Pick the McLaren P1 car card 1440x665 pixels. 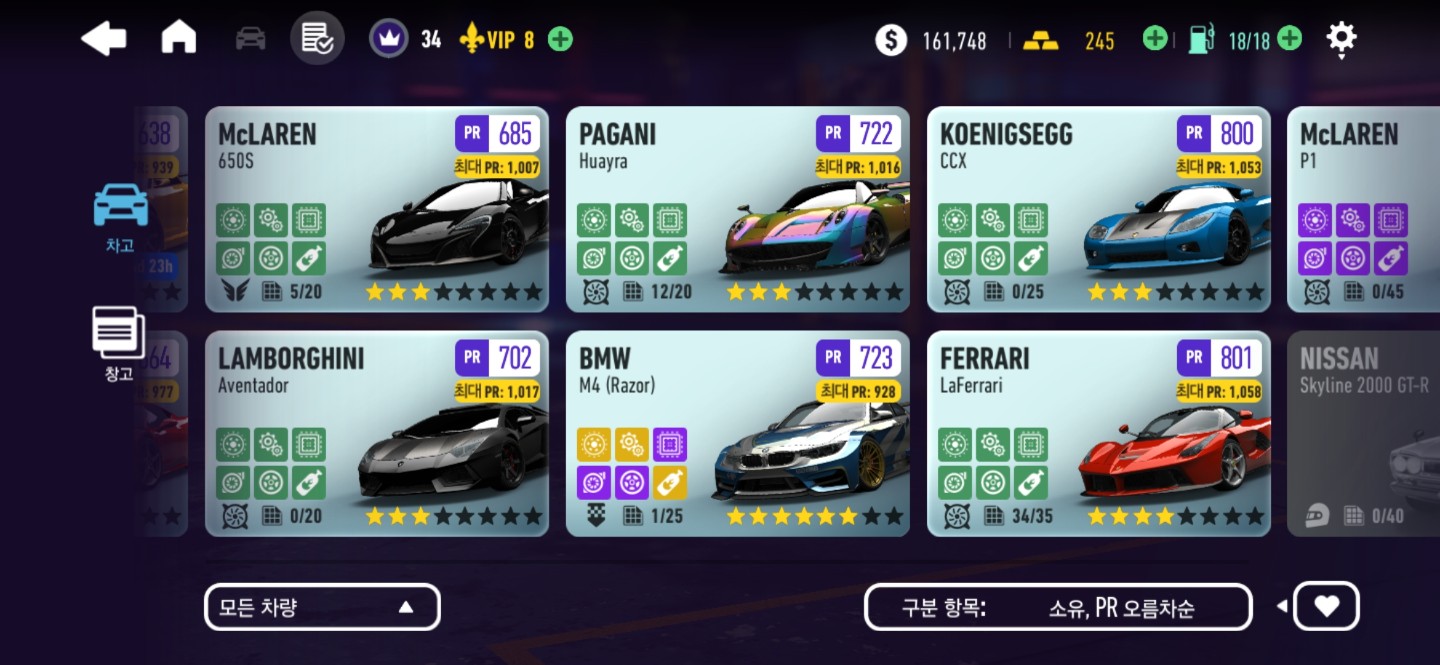1363,209
